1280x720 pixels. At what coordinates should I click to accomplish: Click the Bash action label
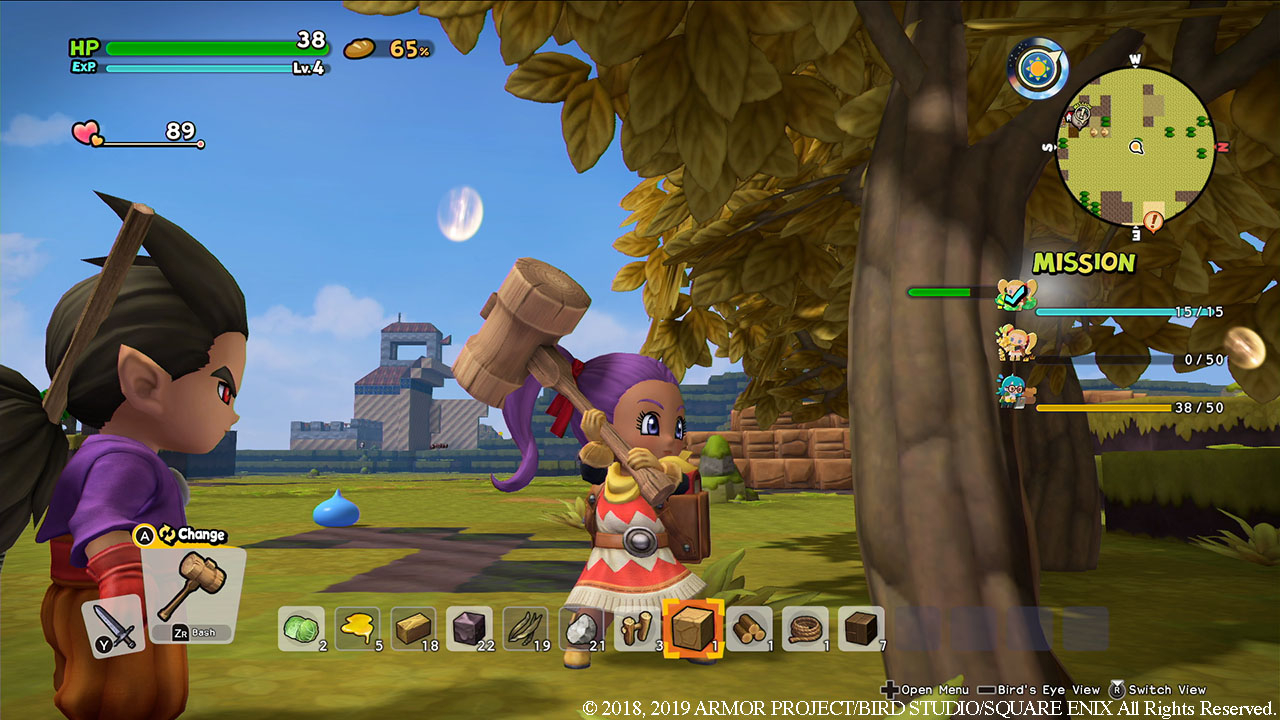201,631
